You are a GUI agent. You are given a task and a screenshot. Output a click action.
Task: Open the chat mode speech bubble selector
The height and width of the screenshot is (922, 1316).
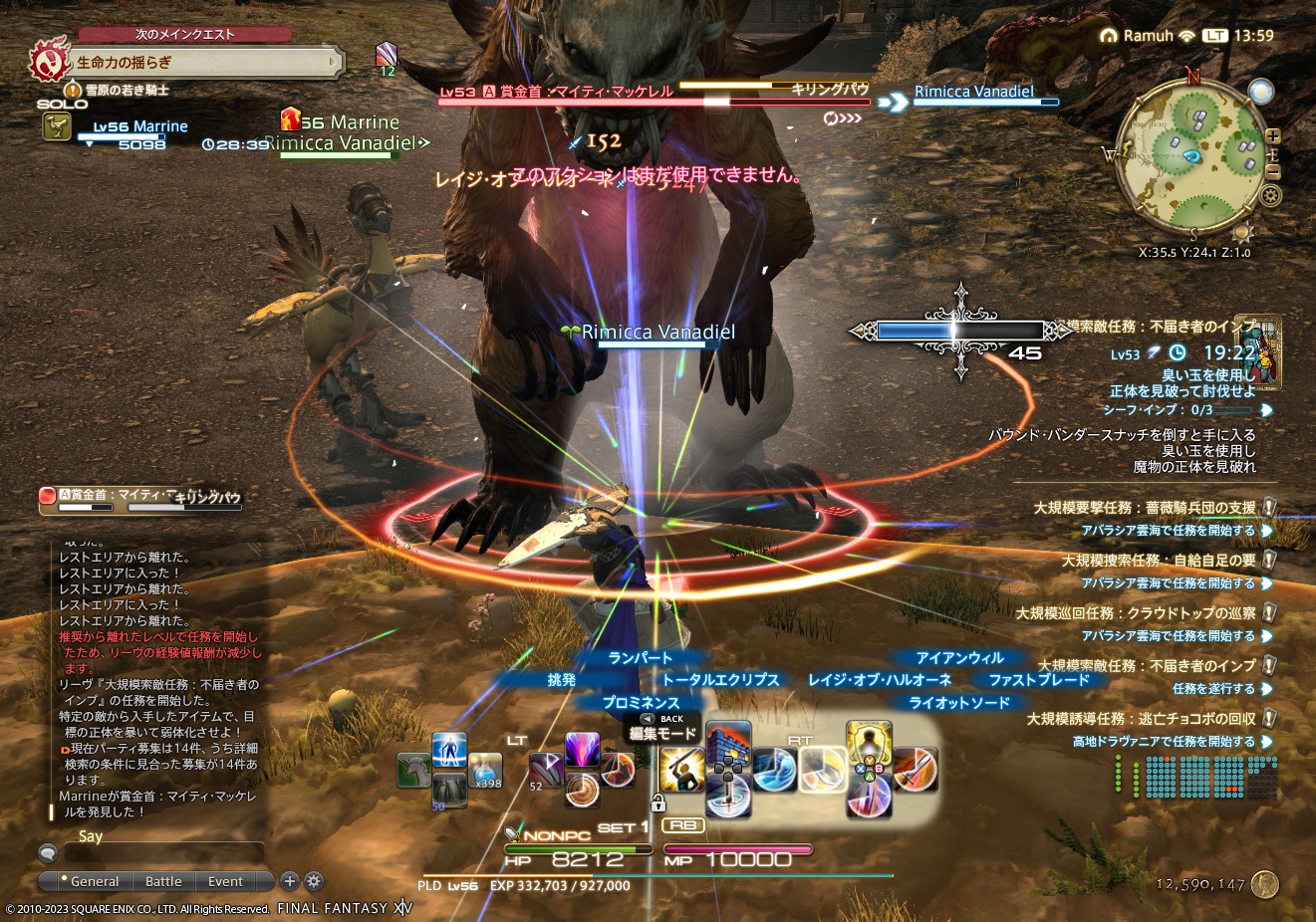(46, 853)
